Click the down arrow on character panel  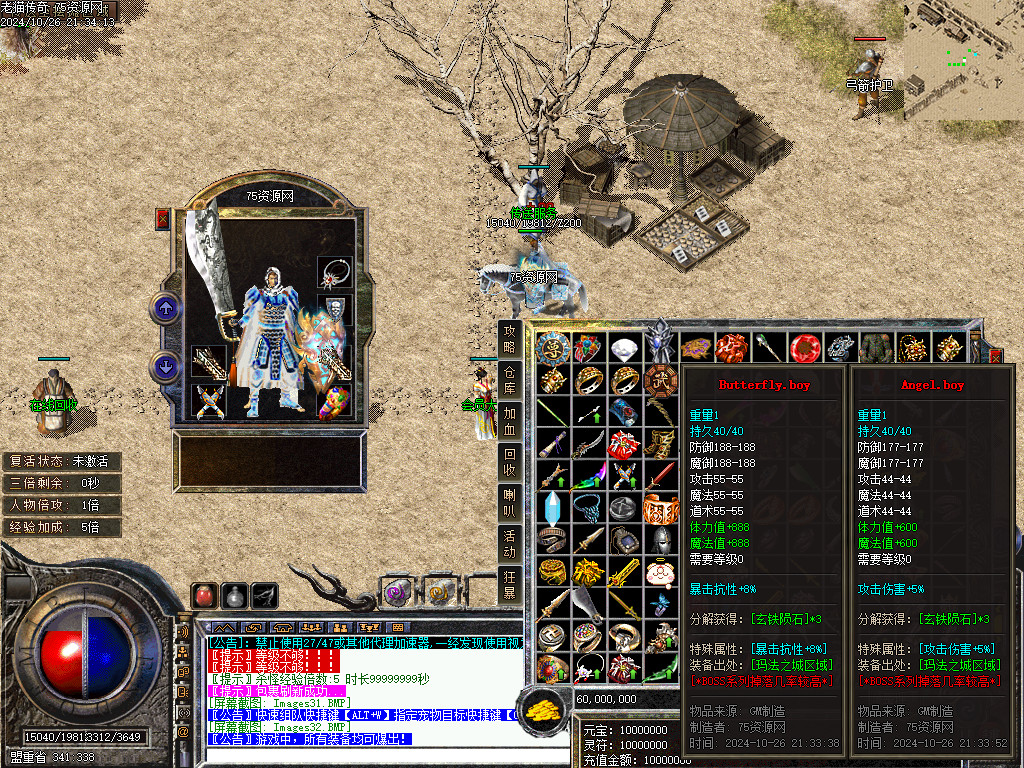pos(165,366)
